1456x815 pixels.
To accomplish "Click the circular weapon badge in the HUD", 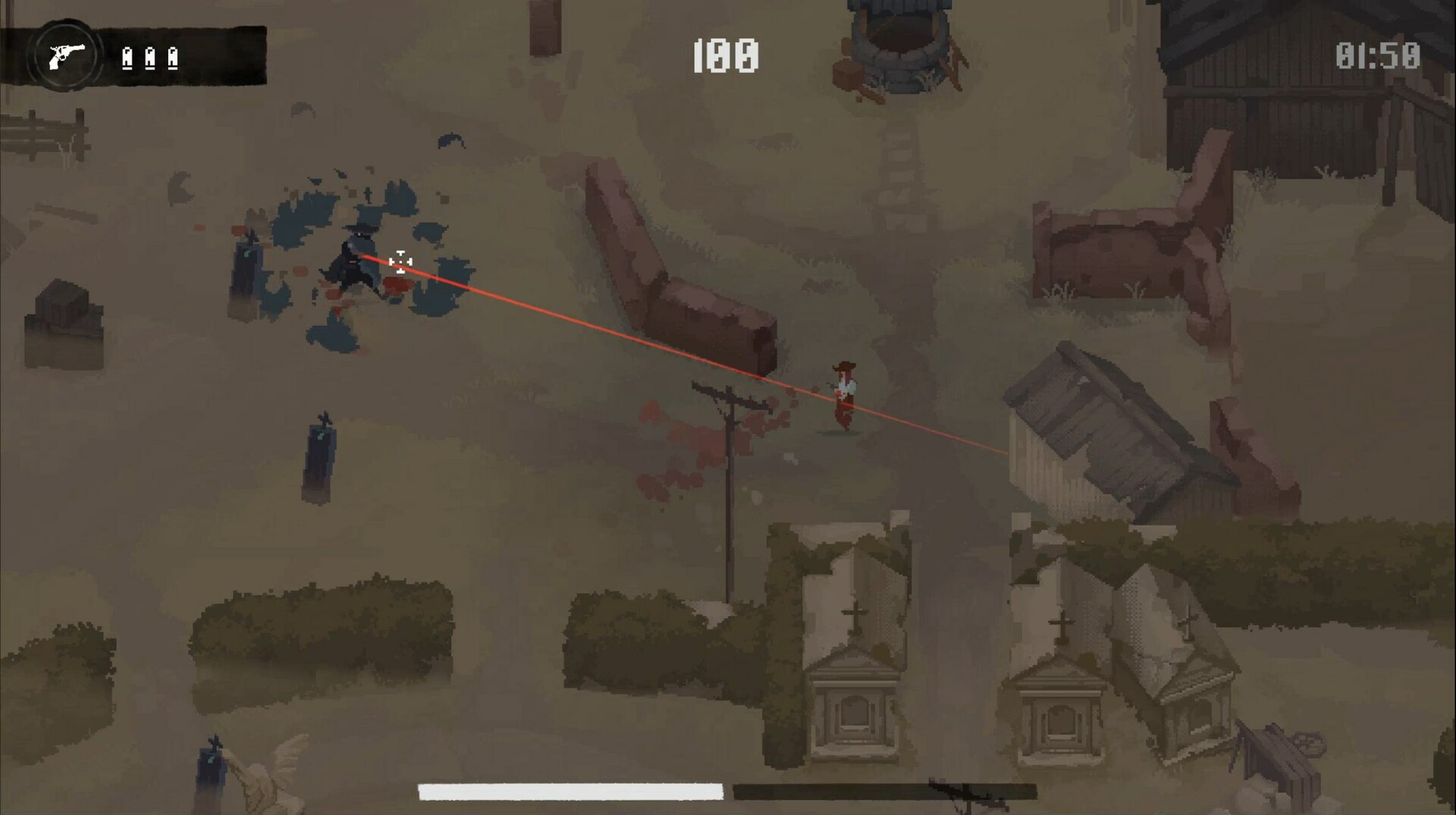I will pos(67,53).
